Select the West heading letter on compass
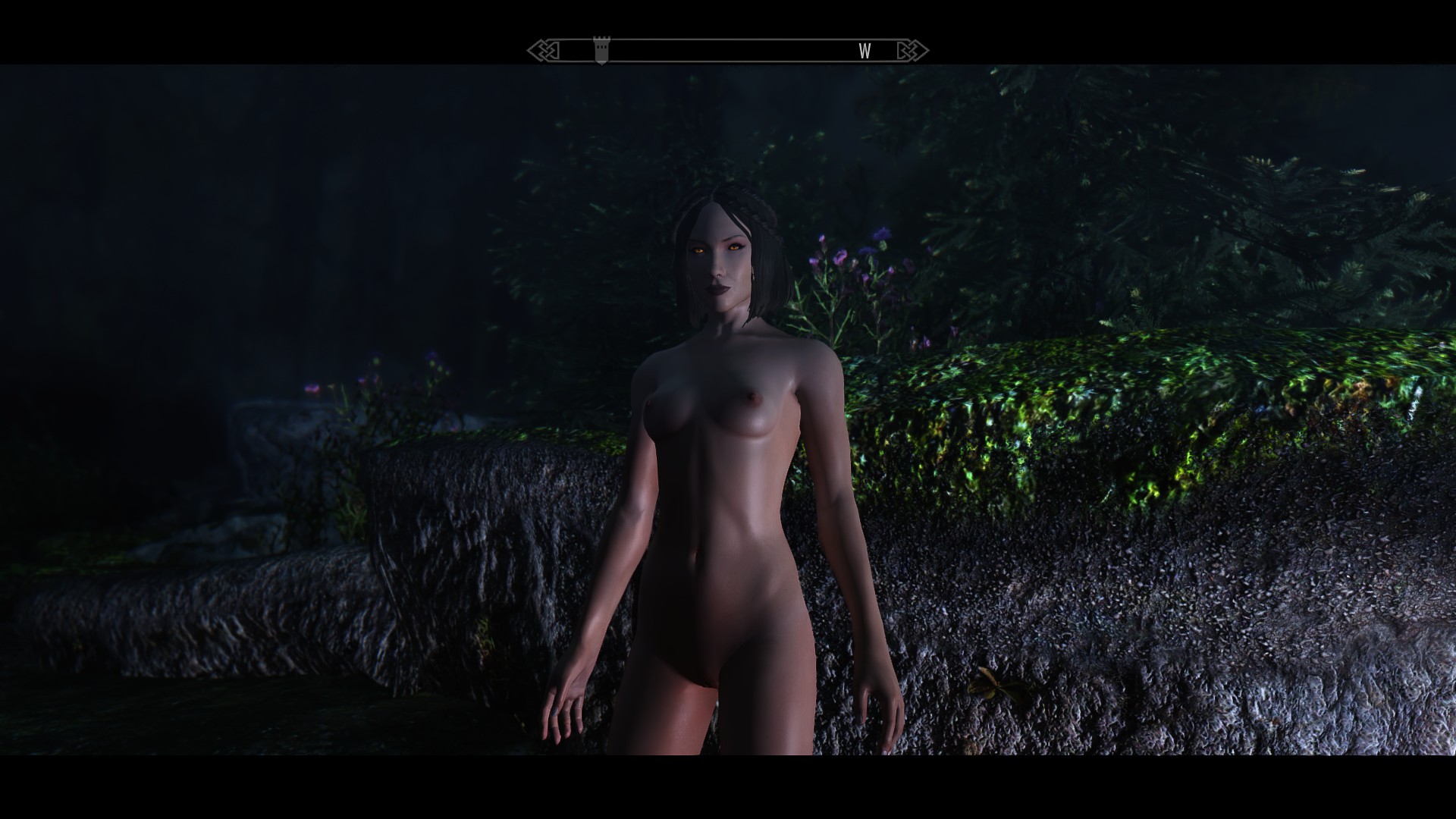 point(864,51)
